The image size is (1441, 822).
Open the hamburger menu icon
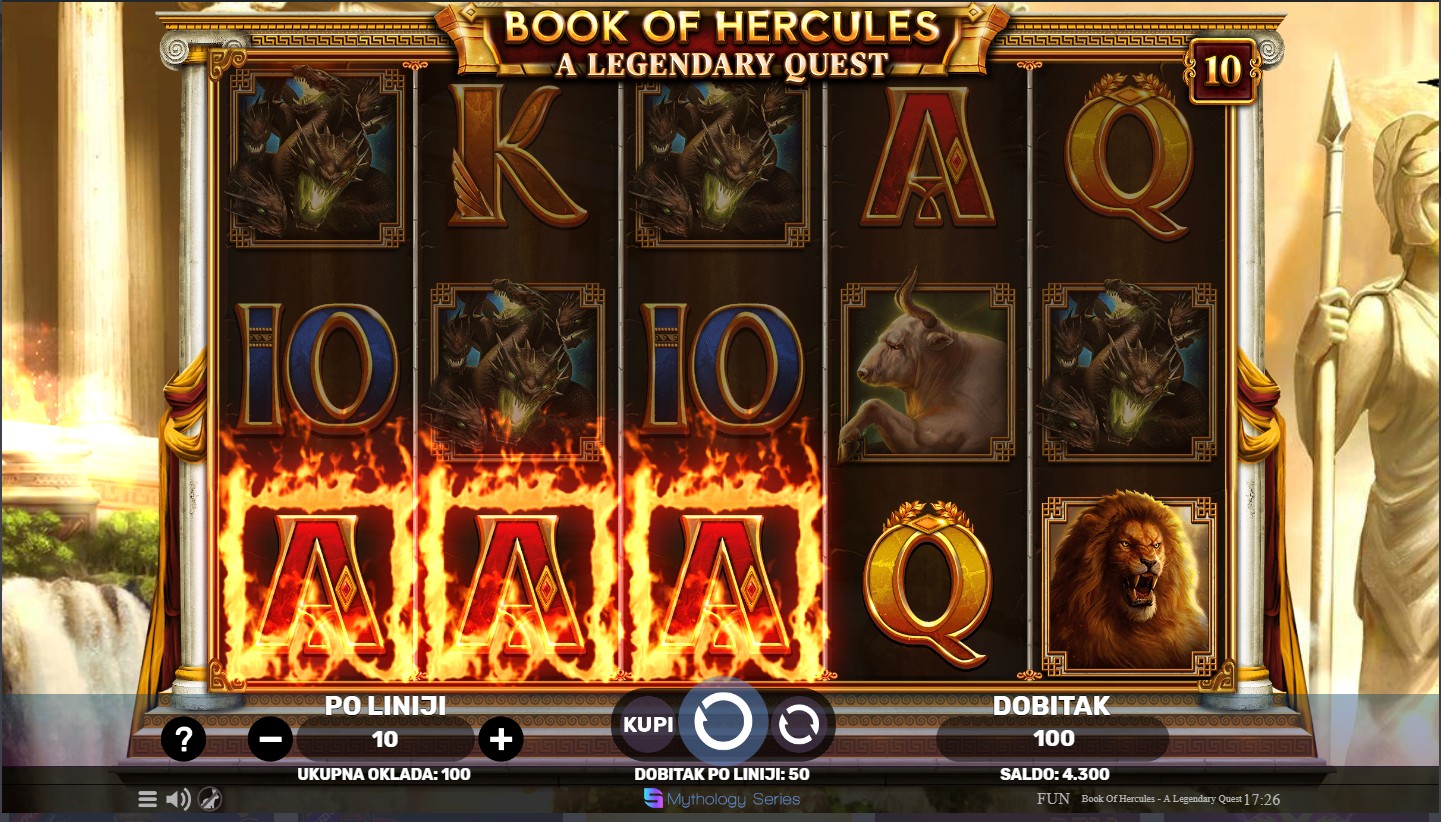[147, 799]
